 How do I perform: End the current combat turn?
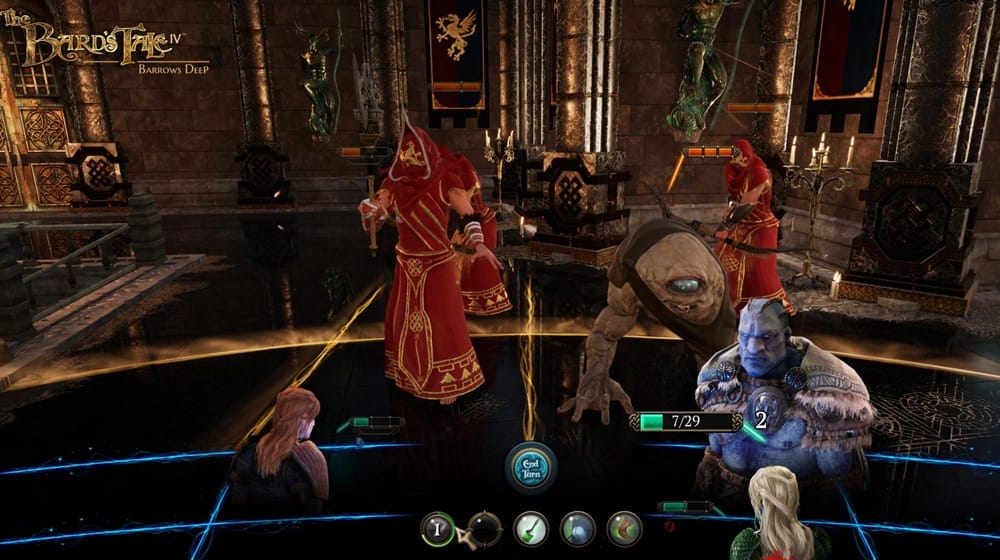click(x=530, y=466)
